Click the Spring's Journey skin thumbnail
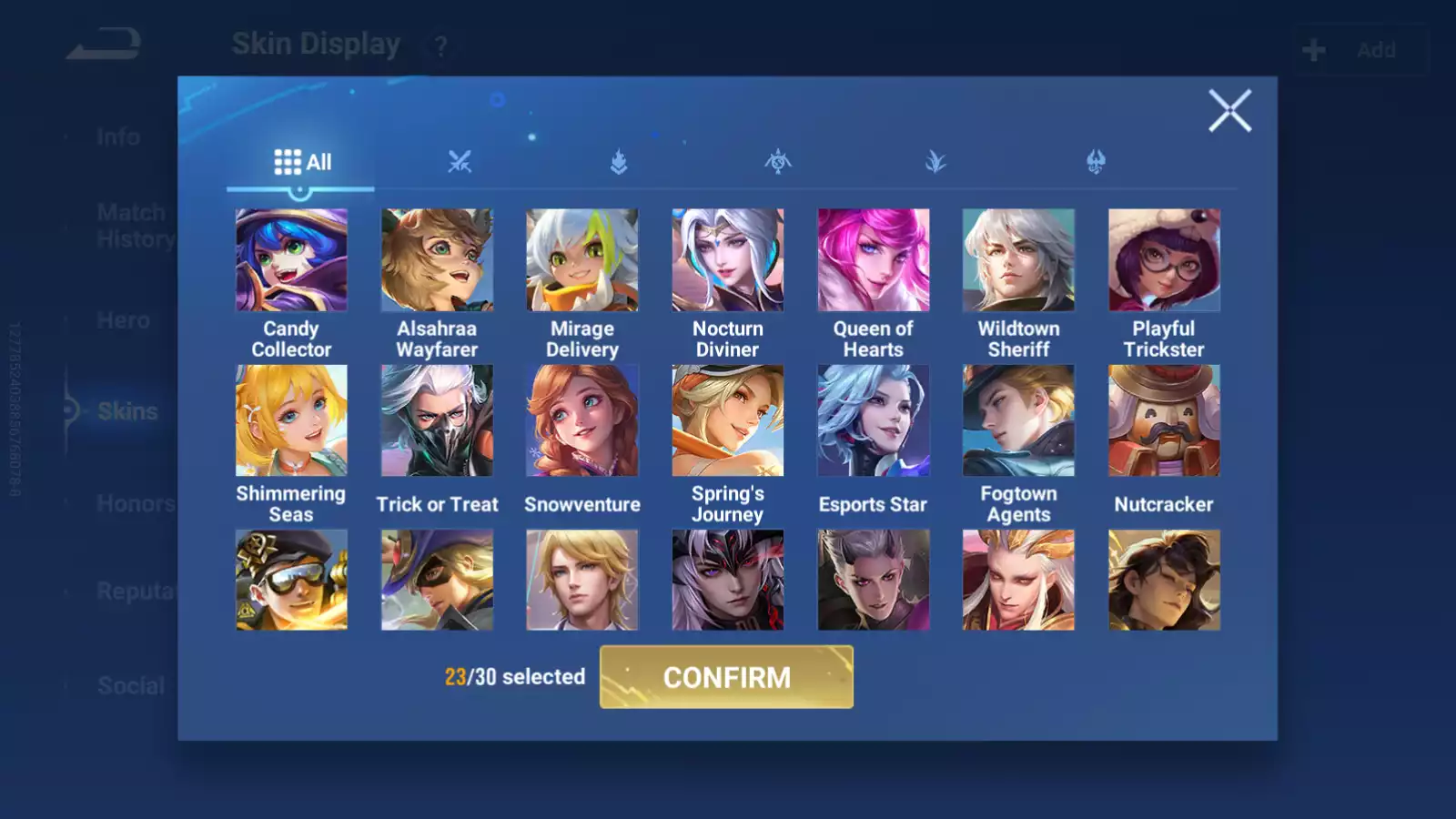Viewport: 1456px width, 819px height. pos(728,419)
